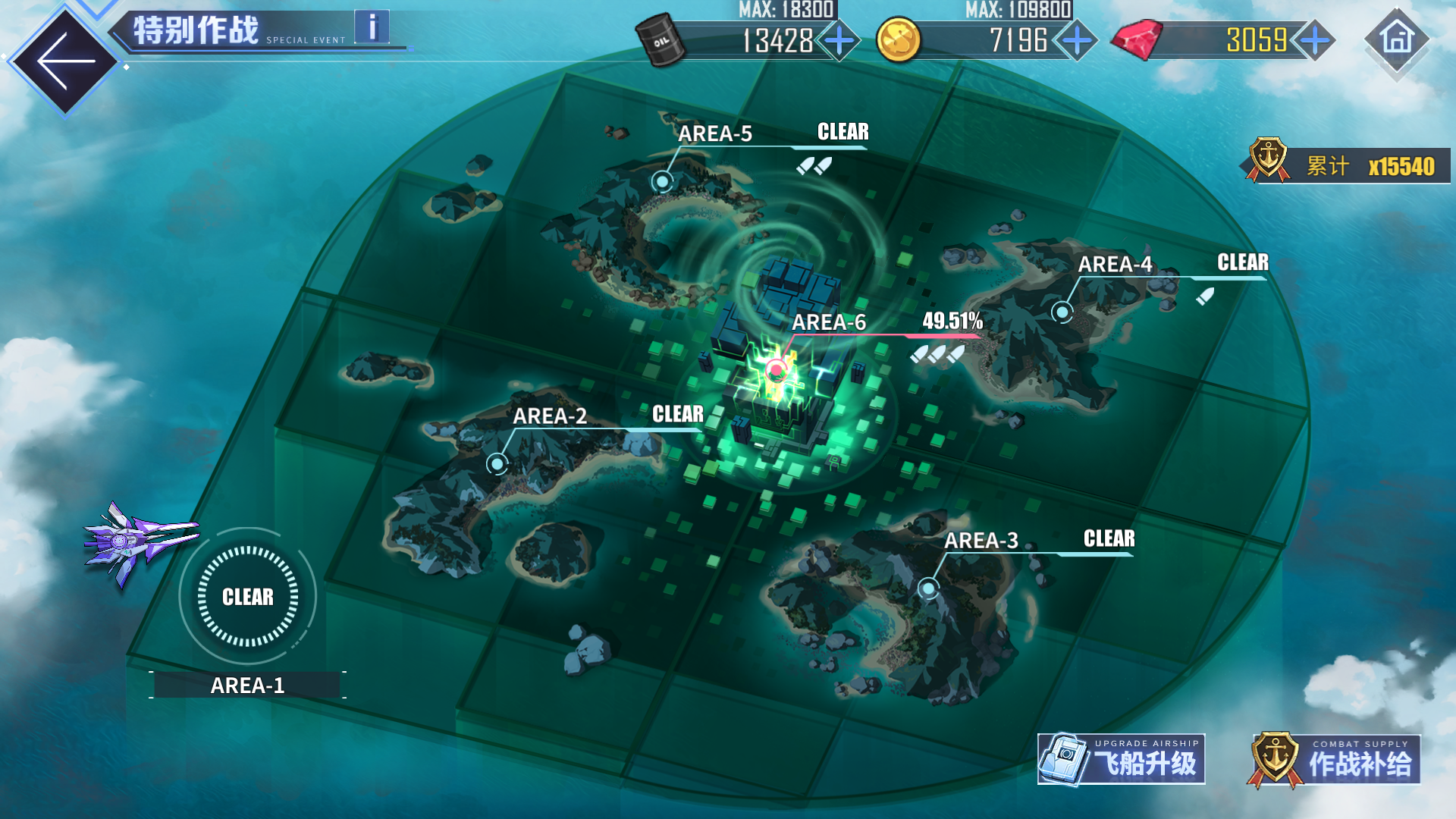Enter the AREA-6 stage
The height and width of the screenshot is (819, 1456).
(x=776, y=370)
